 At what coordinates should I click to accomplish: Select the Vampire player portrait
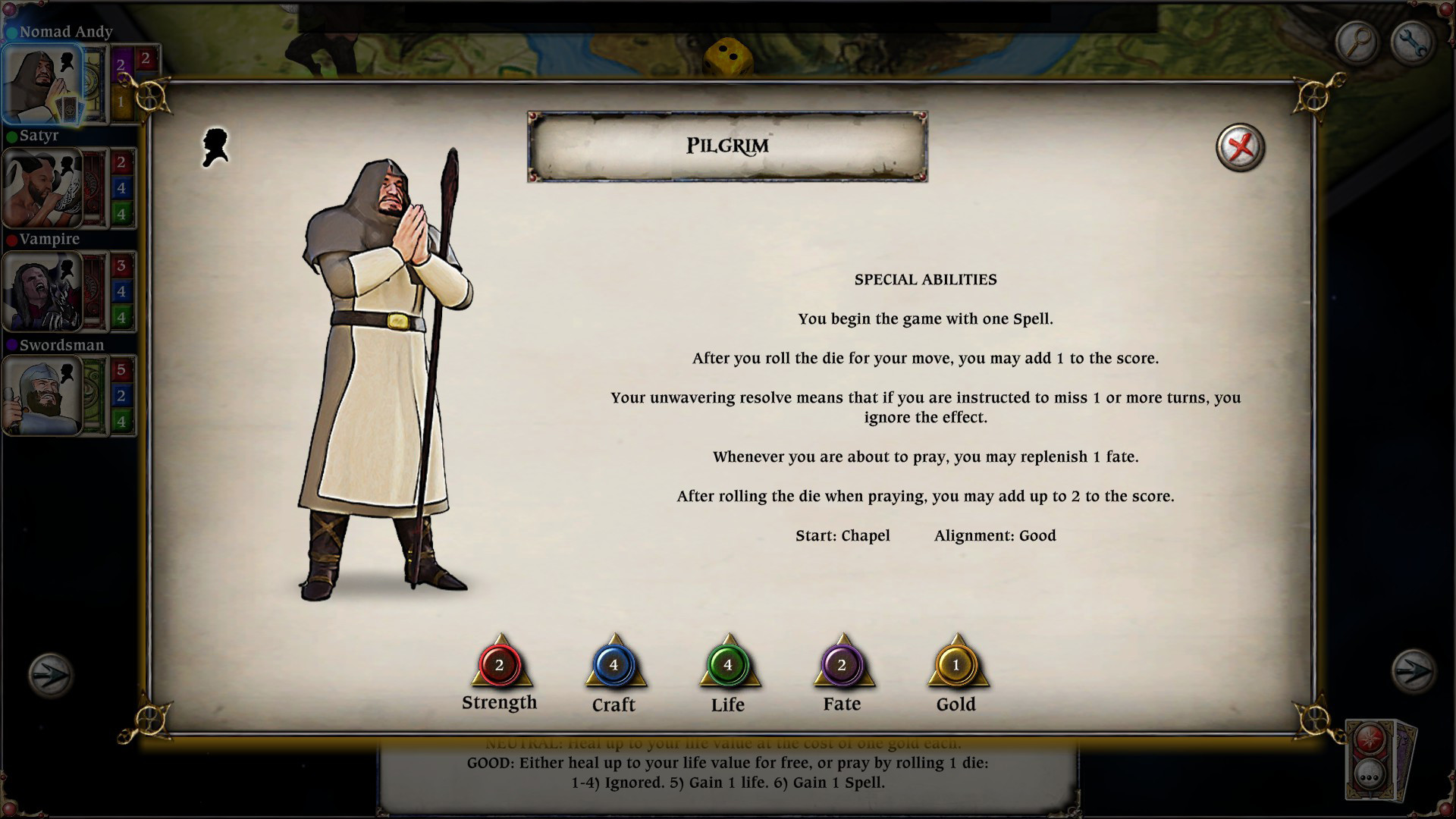[x=42, y=292]
